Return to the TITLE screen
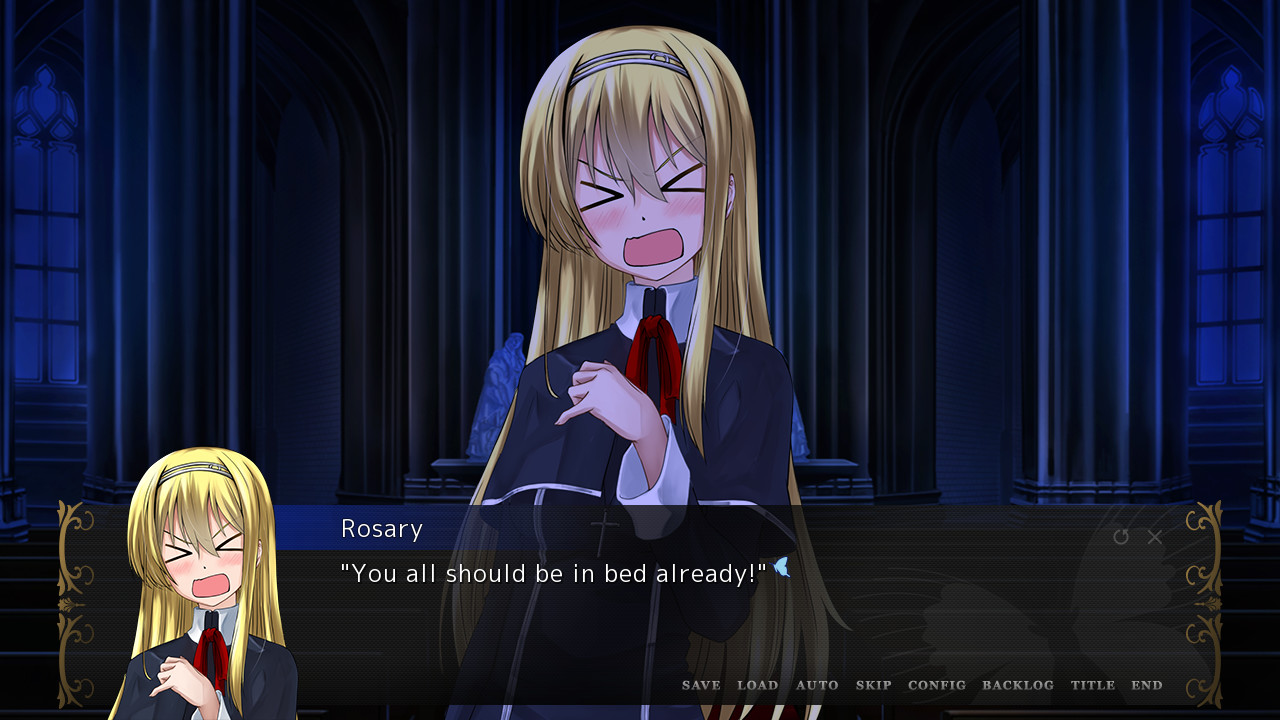Image resolution: width=1280 pixels, height=720 pixels. (1094, 685)
